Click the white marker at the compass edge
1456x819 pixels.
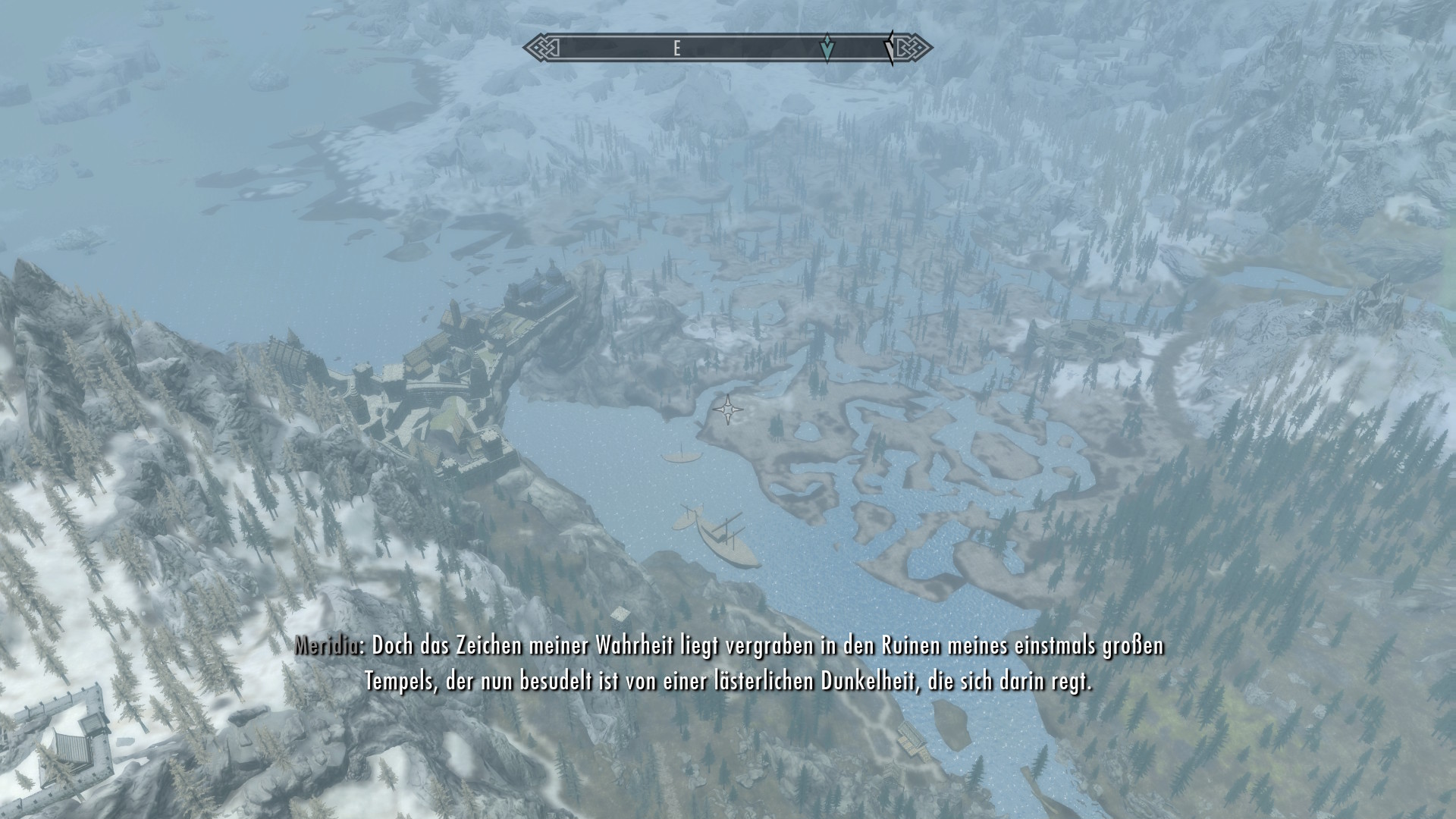[888, 49]
